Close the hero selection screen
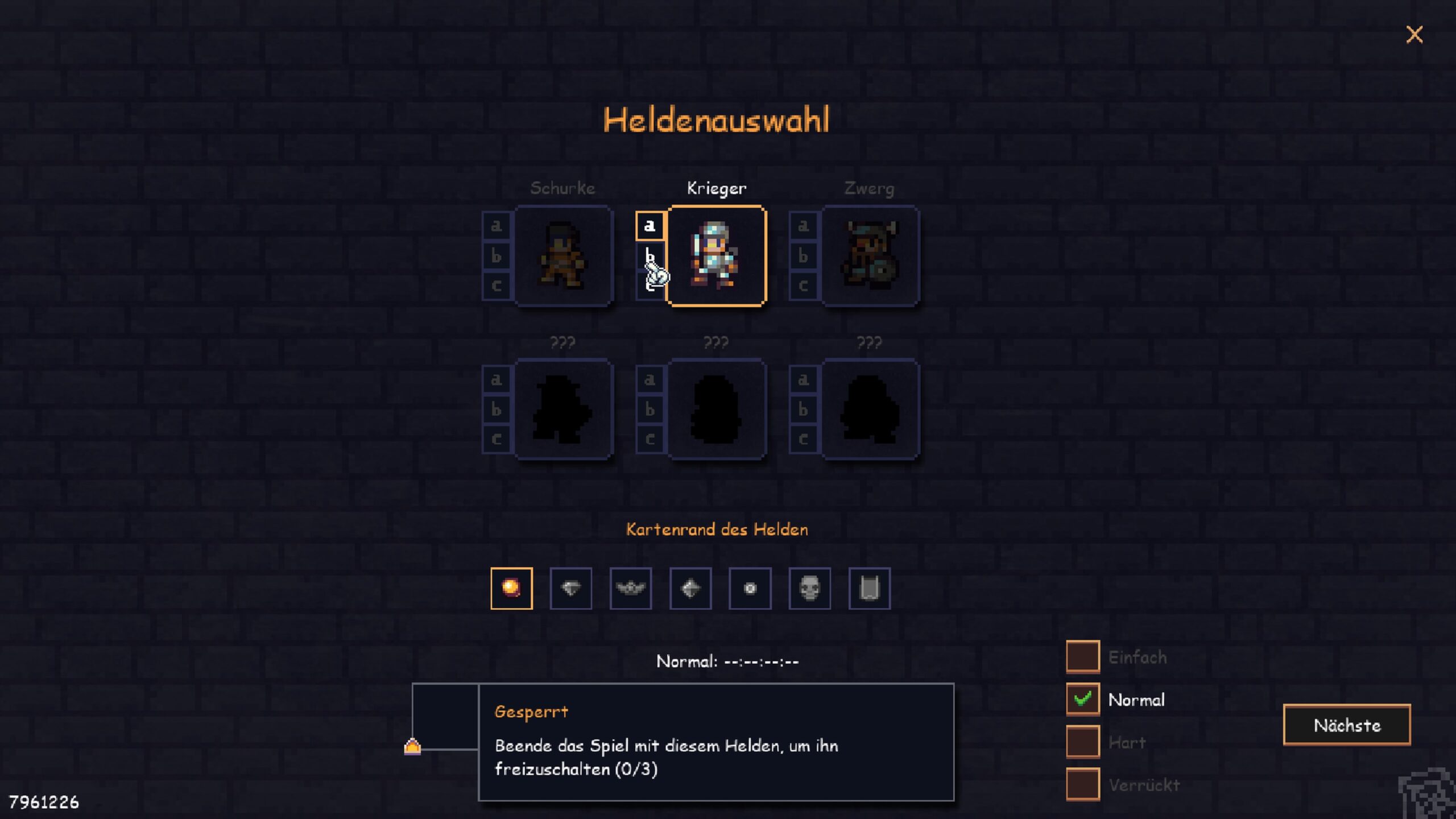 [x=1414, y=35]
